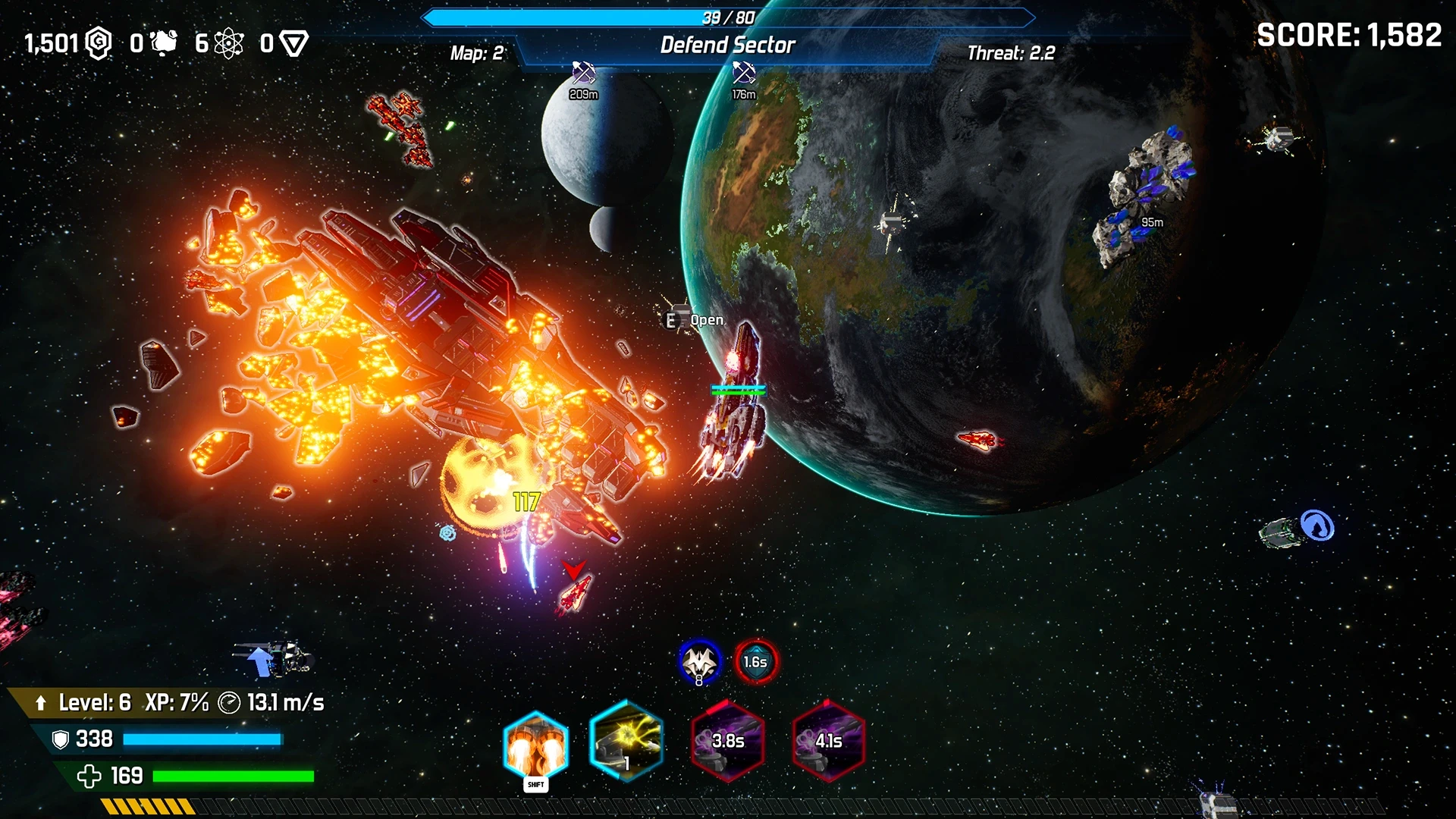The height and width of the screenshot is (819, 1456).
Task: Click the inverted triangle resource icon
Action: click(293, 43)
